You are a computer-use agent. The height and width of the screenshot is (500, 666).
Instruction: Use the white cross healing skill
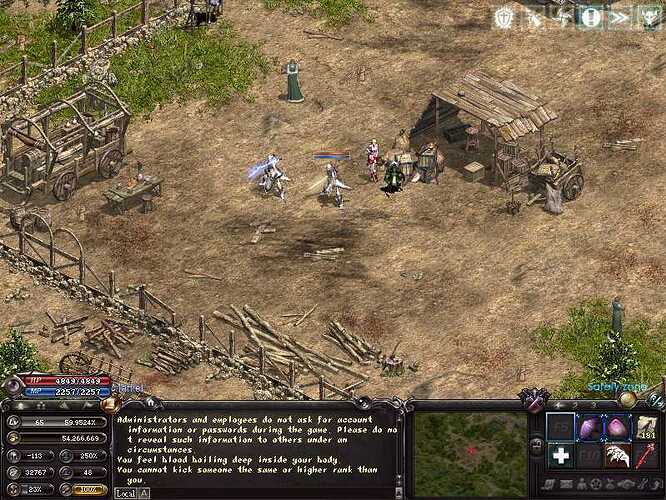pos(561,456)
